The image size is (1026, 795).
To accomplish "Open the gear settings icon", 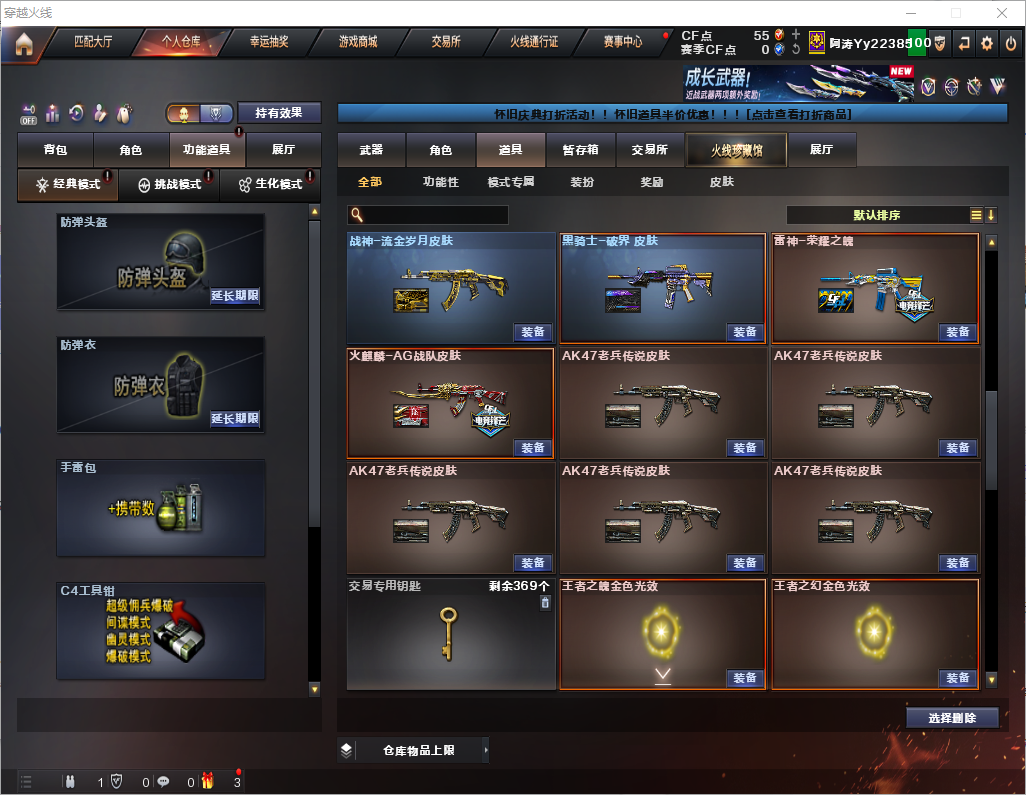I will [x=987, y=43].
